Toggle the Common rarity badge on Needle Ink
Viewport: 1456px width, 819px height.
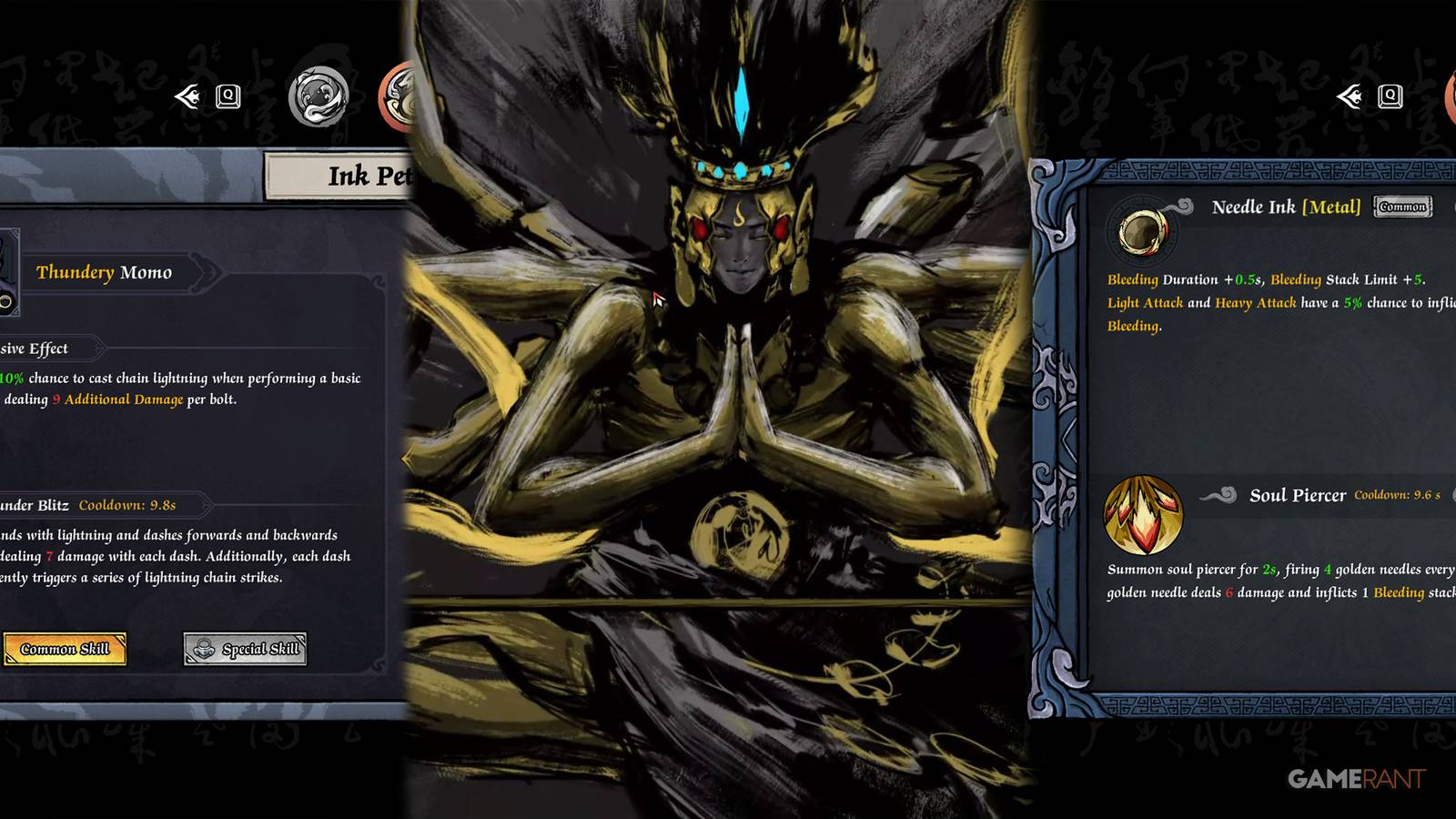1401,207
